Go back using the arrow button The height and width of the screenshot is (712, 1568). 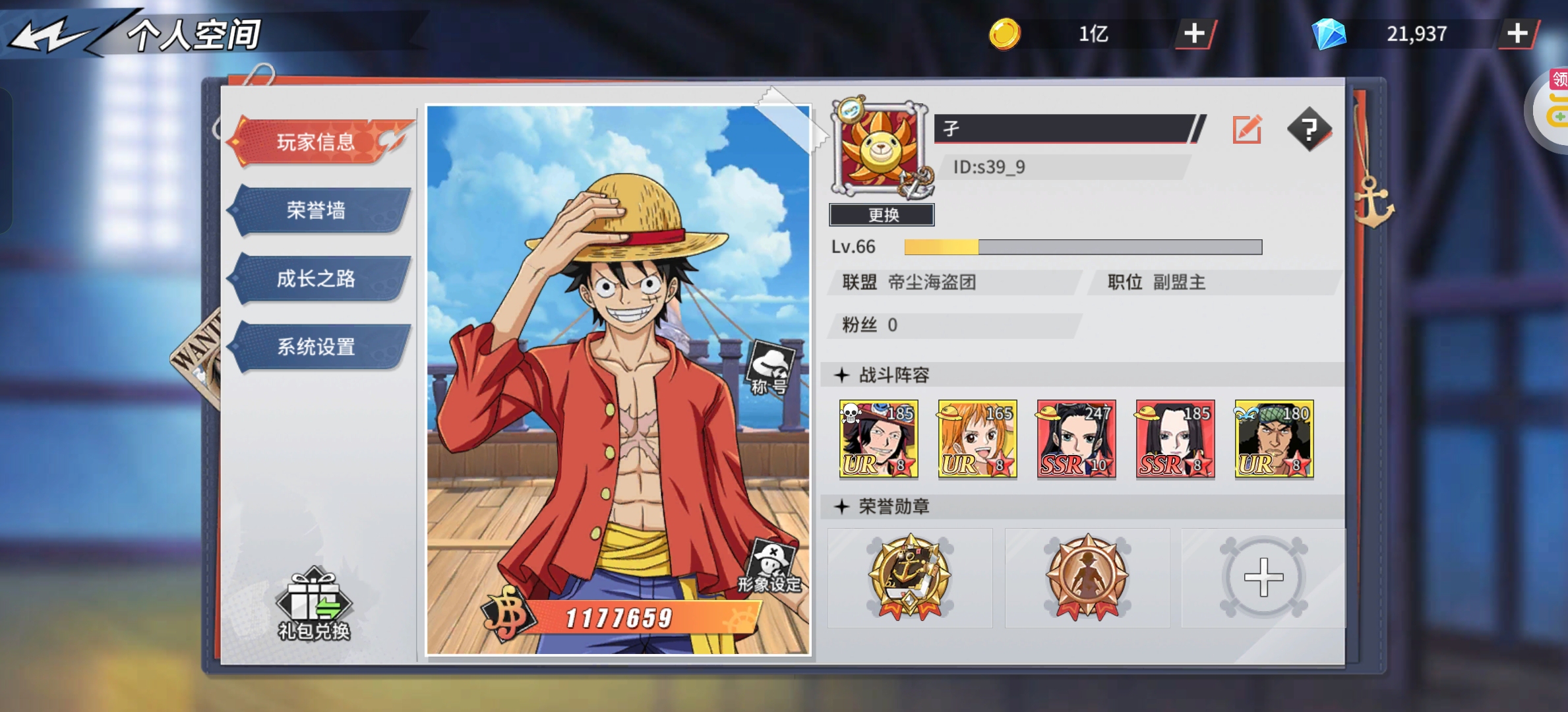point(49,34)
